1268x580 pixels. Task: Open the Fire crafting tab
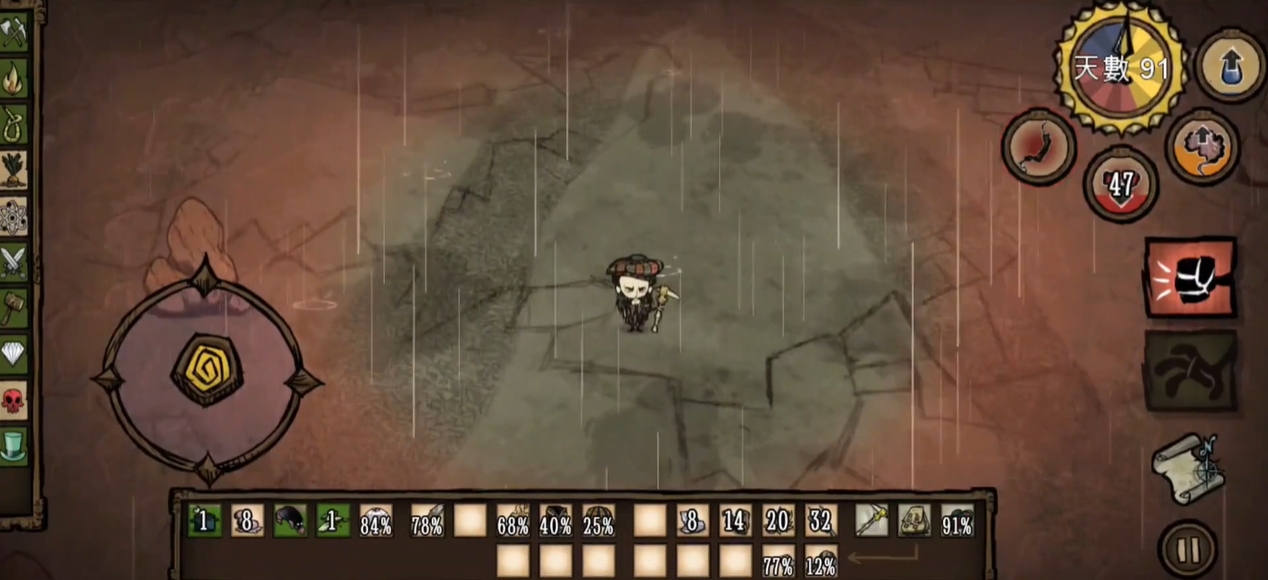pyautogui.click(x=13, y=78)
